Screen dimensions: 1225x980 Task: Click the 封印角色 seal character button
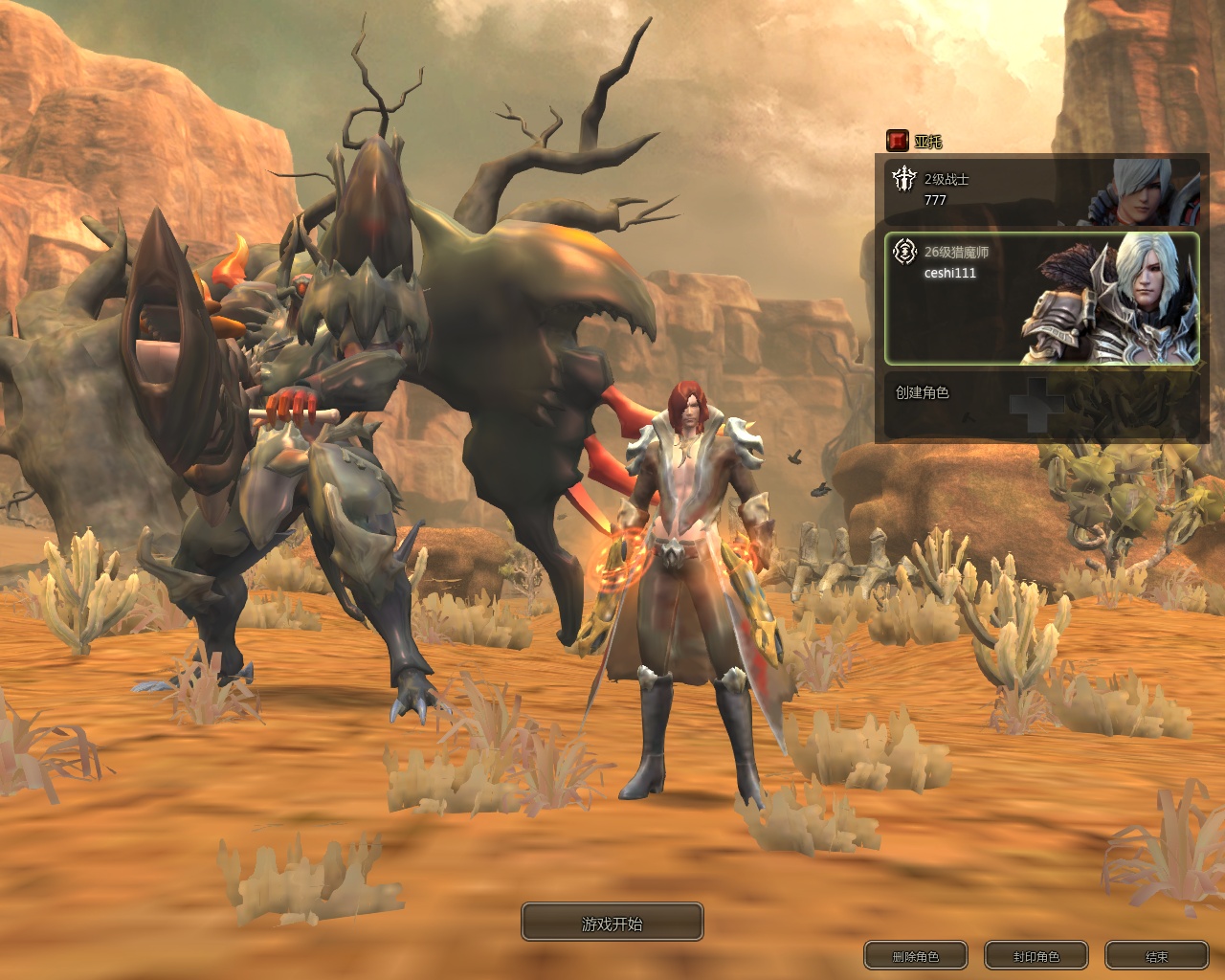click(1036, 956)
